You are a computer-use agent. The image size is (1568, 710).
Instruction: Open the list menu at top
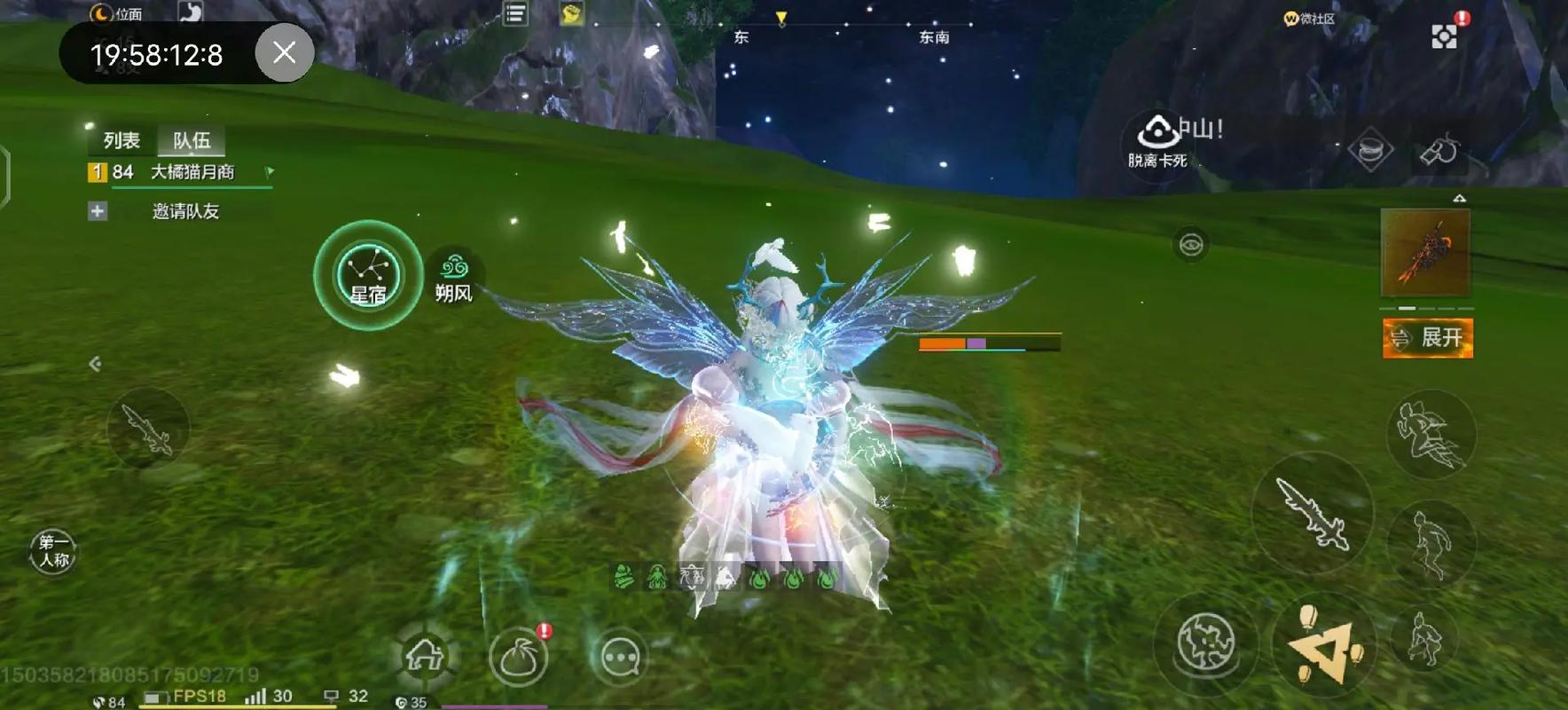point(515,14)
